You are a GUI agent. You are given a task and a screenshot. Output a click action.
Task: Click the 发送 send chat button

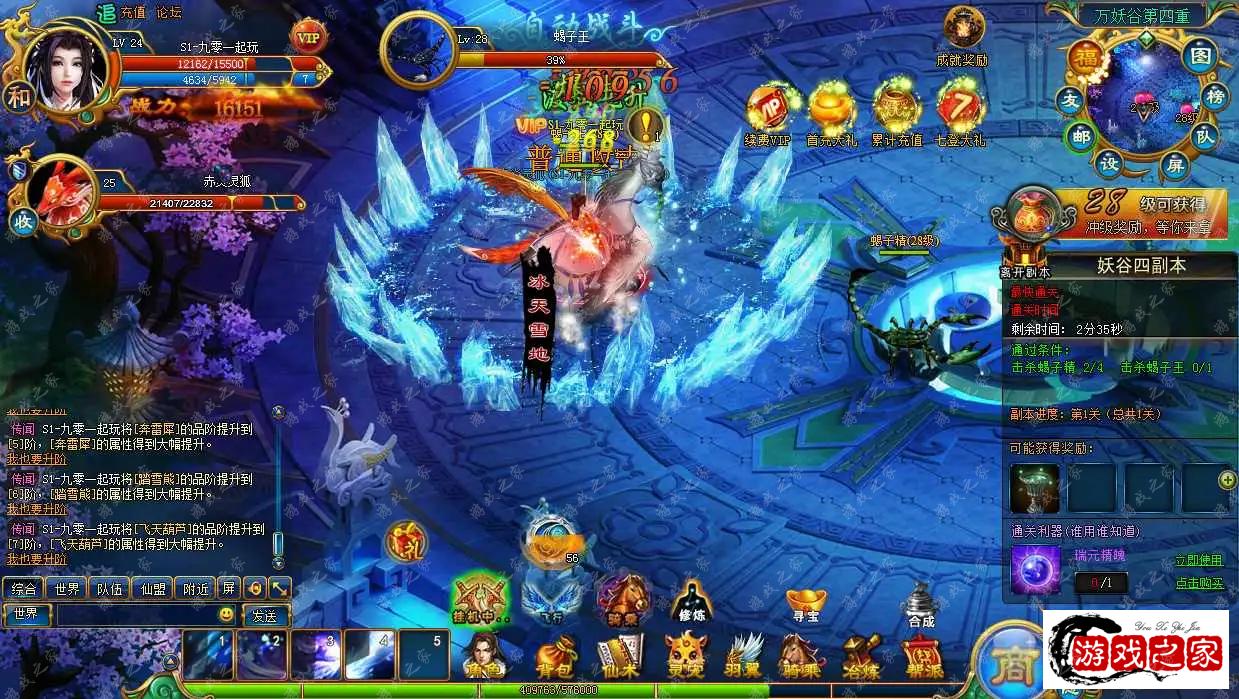265,615
